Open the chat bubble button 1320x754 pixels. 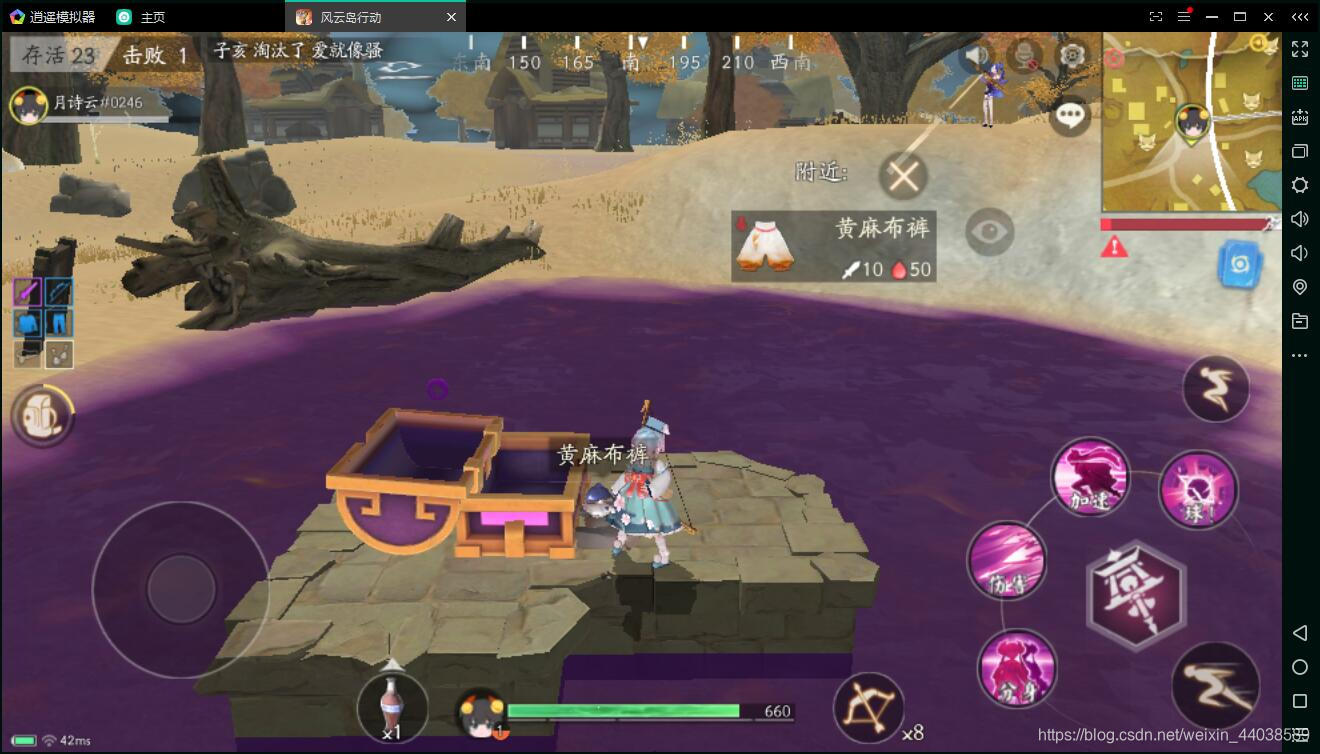tap(1071, 115)
